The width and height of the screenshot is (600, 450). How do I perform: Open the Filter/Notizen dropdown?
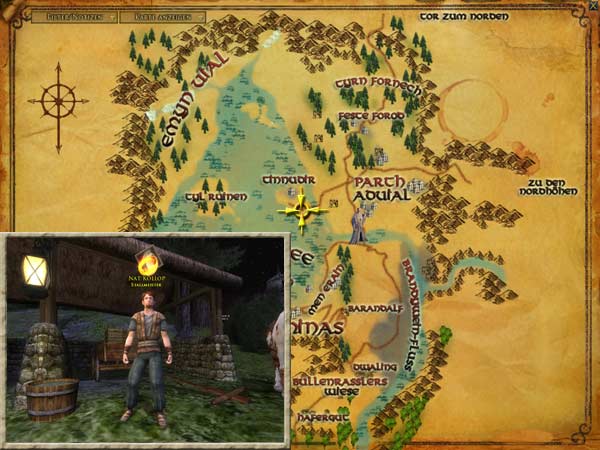pyautogui.click(x=67, y=17)
